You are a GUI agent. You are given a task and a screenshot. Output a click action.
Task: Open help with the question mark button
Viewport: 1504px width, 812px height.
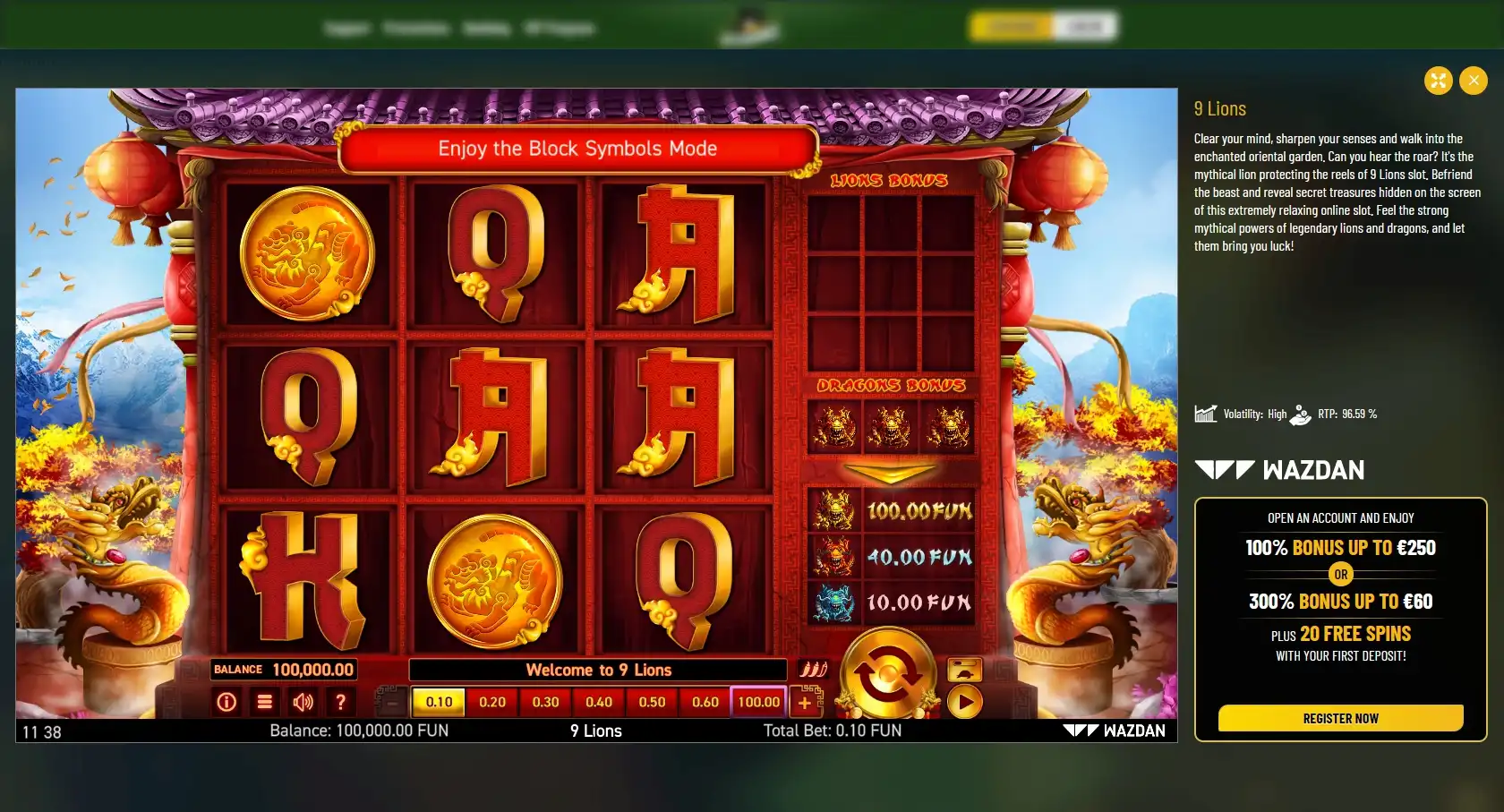tap(341, 702)
